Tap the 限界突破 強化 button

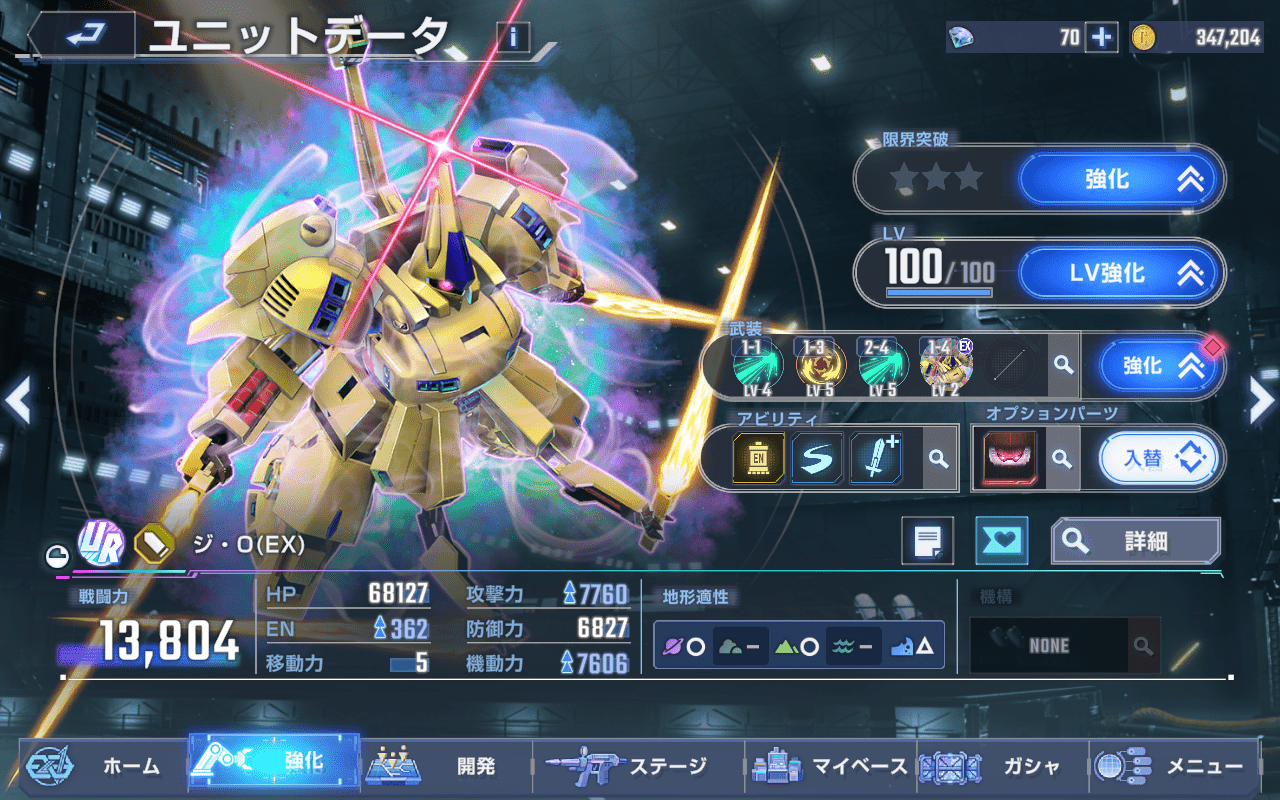1121,179
